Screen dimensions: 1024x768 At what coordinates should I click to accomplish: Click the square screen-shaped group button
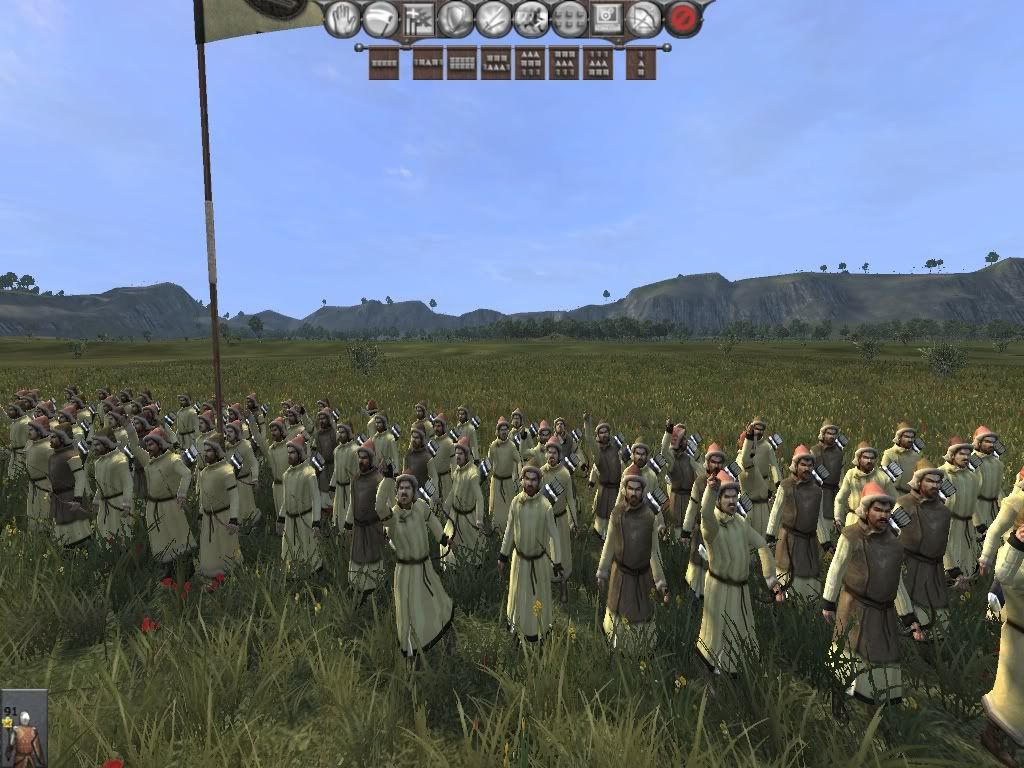[x=607, y=19]
